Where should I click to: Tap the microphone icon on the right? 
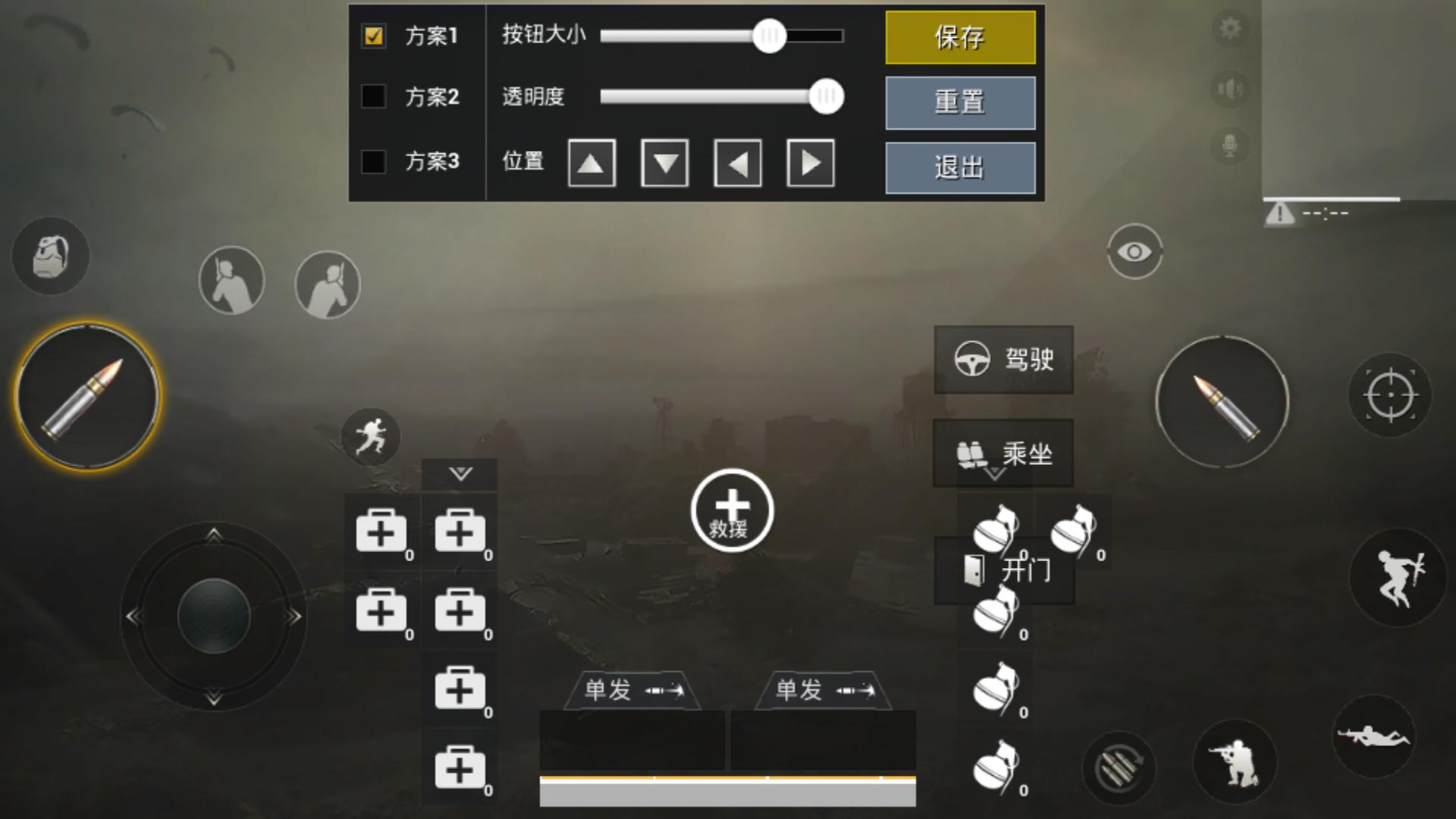[x=1229, y=146]
